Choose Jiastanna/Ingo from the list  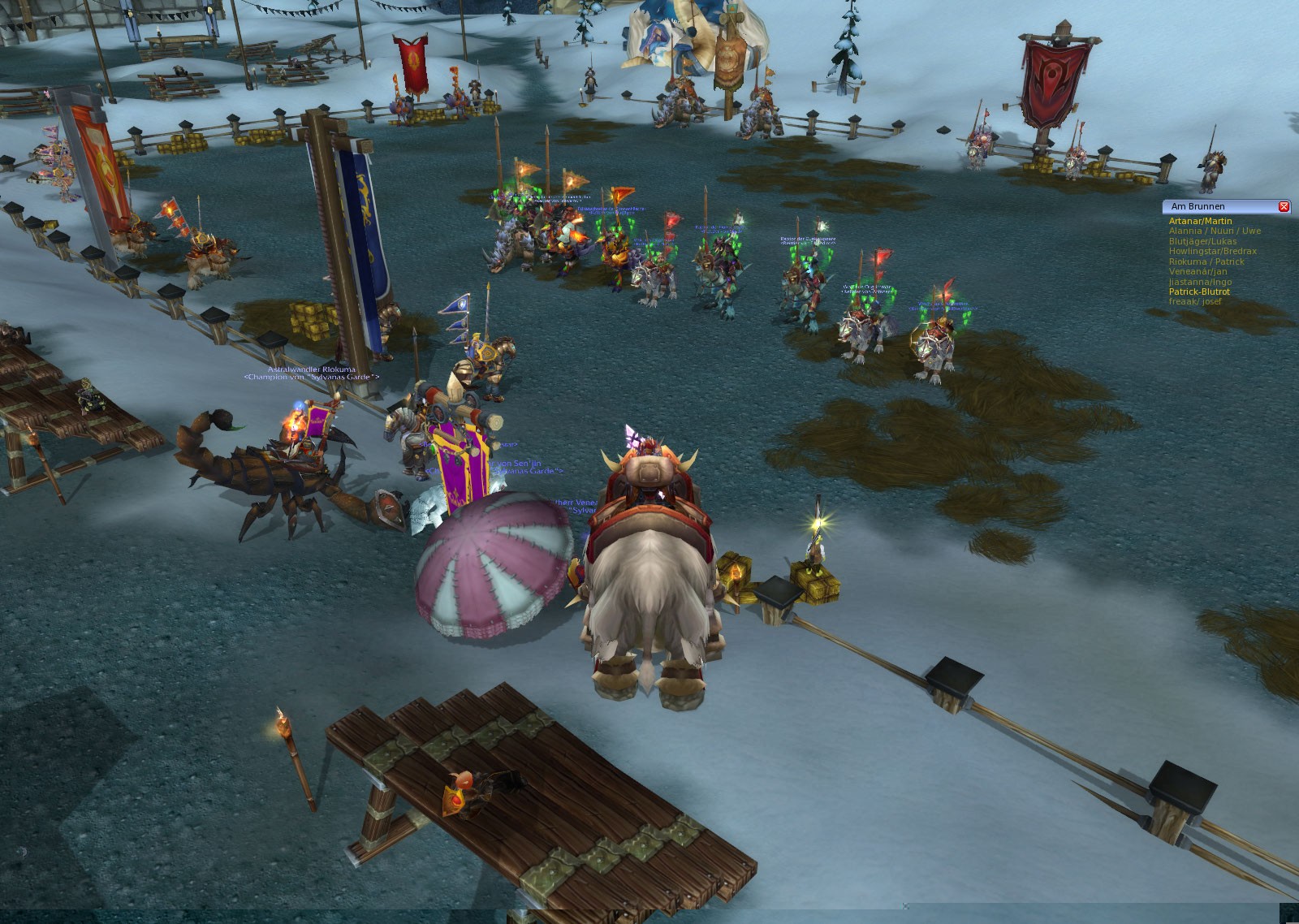point(1200,282)
